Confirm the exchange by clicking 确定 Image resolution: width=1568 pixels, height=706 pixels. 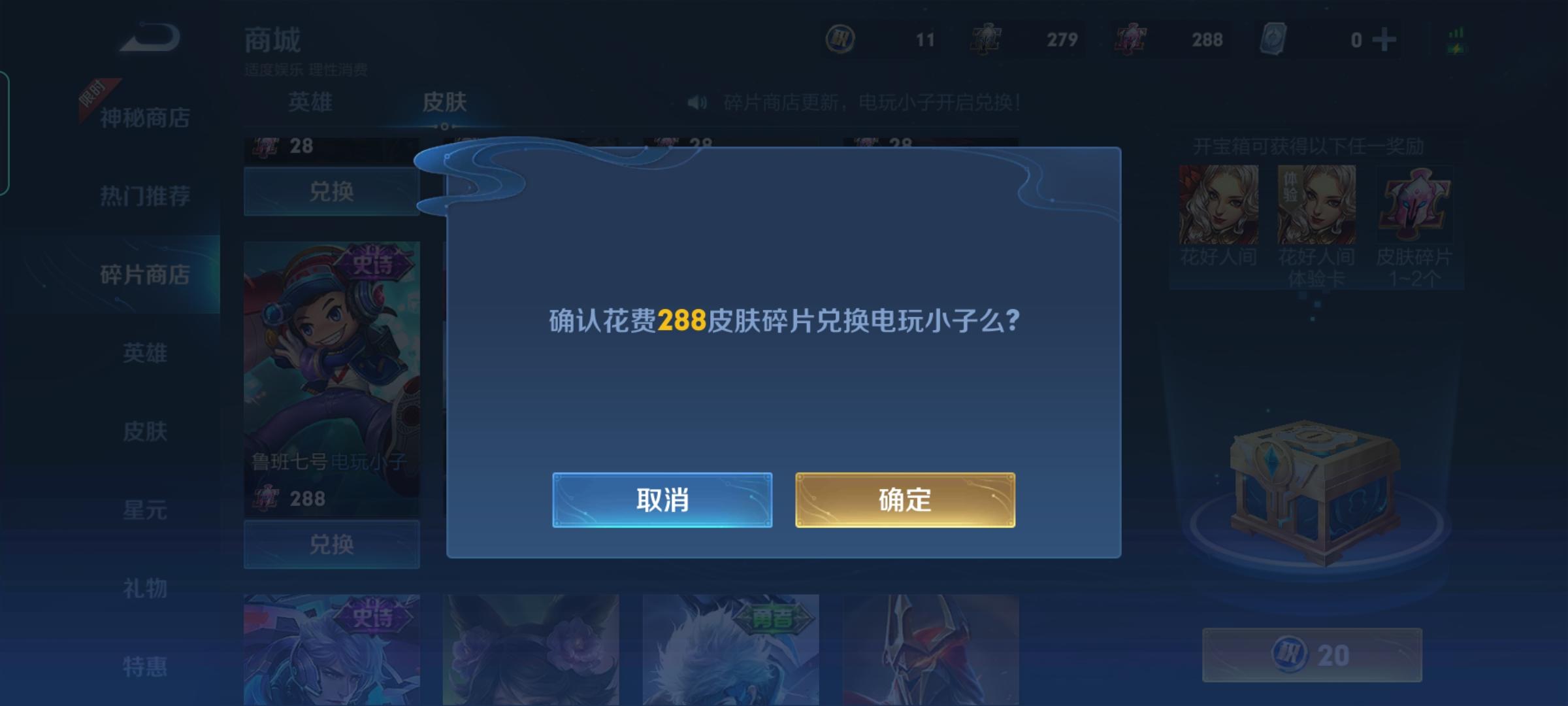coord(905,500)
